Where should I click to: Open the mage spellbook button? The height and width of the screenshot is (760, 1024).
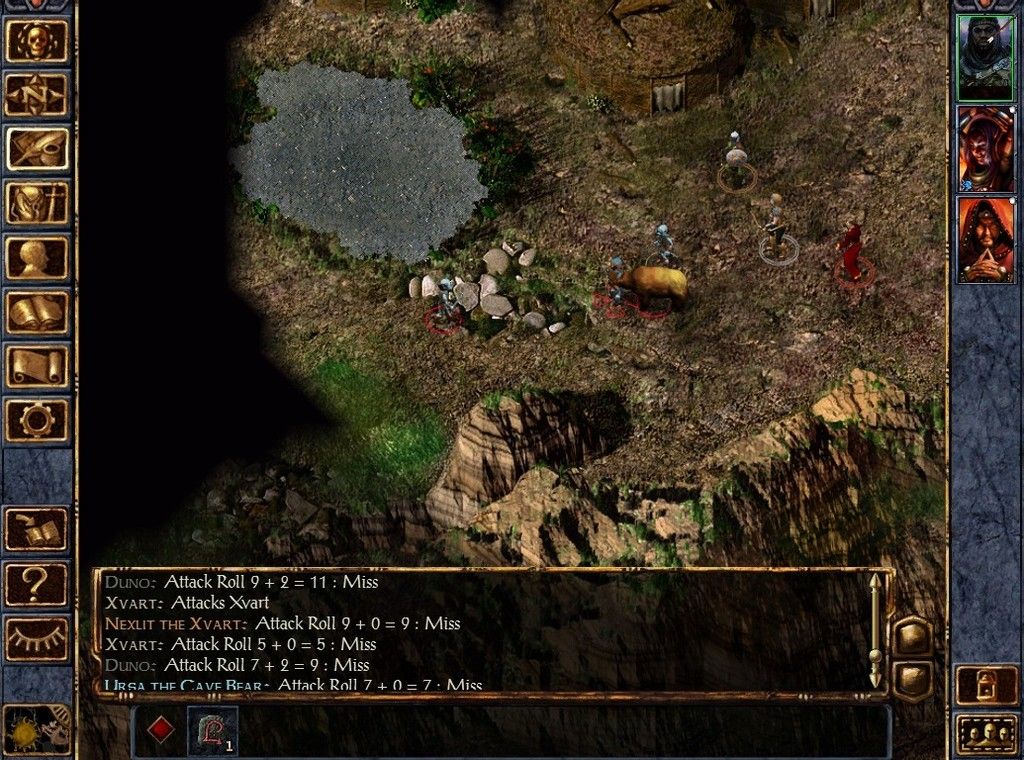click(x=38, y=311)
